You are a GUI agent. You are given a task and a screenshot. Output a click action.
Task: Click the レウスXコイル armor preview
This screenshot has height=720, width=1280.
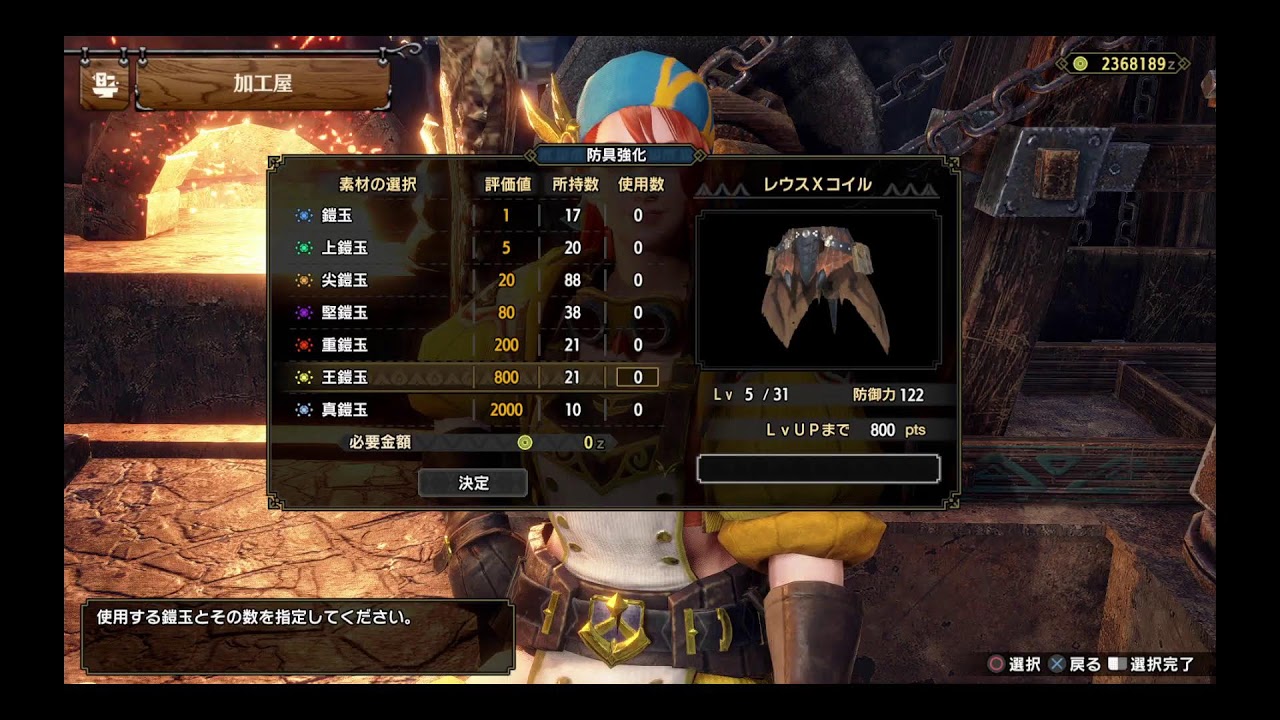[818, 289]
